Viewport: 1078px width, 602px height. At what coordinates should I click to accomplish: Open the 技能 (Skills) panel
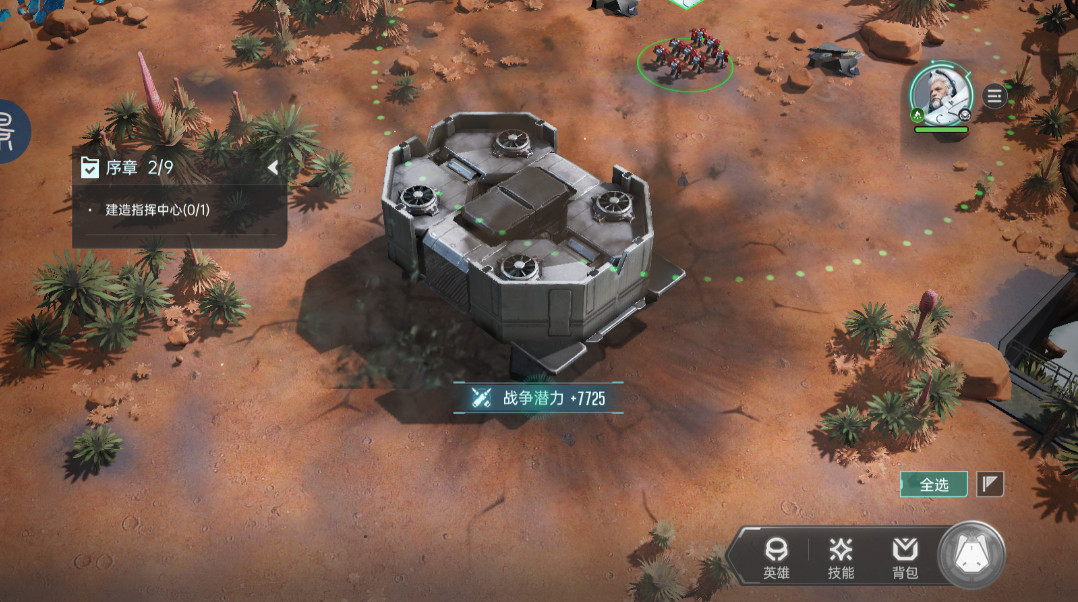pyautogui.click(x=840, y=558)
